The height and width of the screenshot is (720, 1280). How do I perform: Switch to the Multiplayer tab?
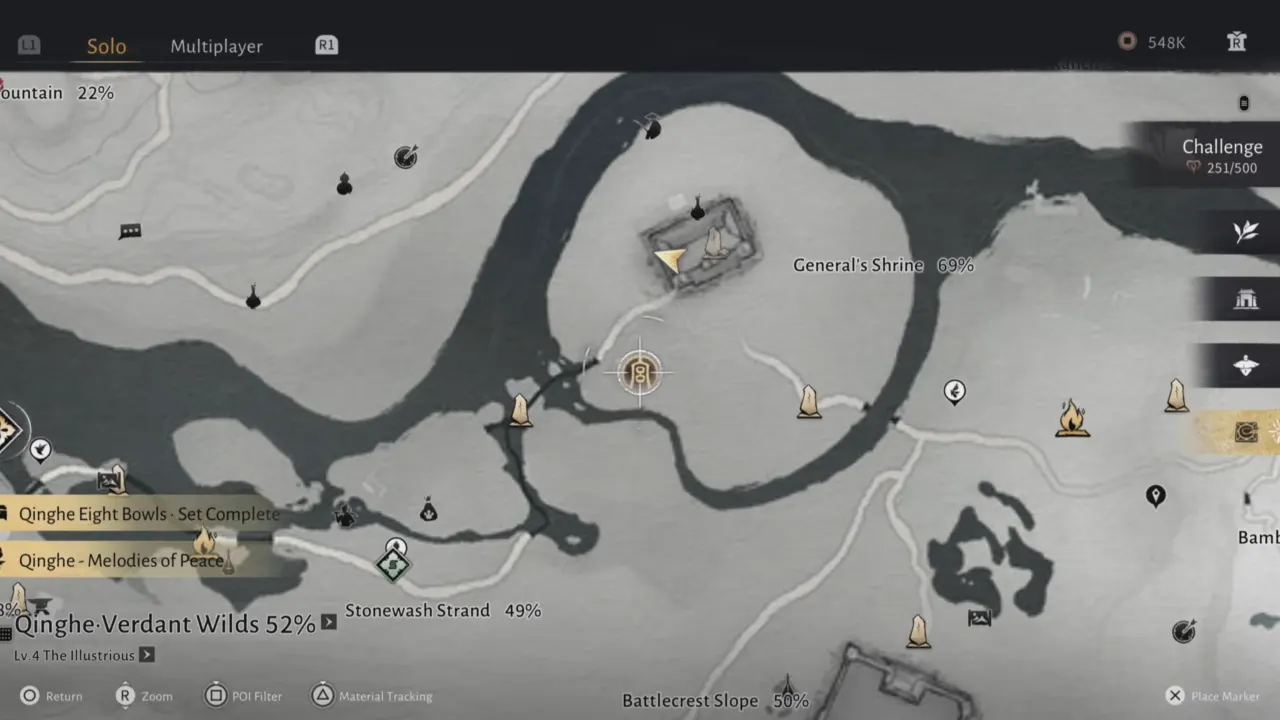(x=216, y=46)
